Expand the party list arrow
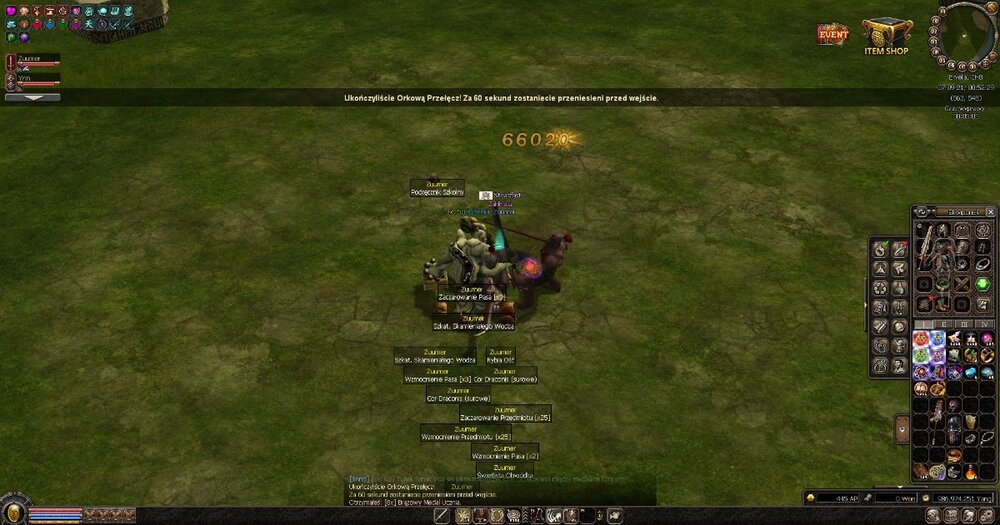 tap(32, 98)
